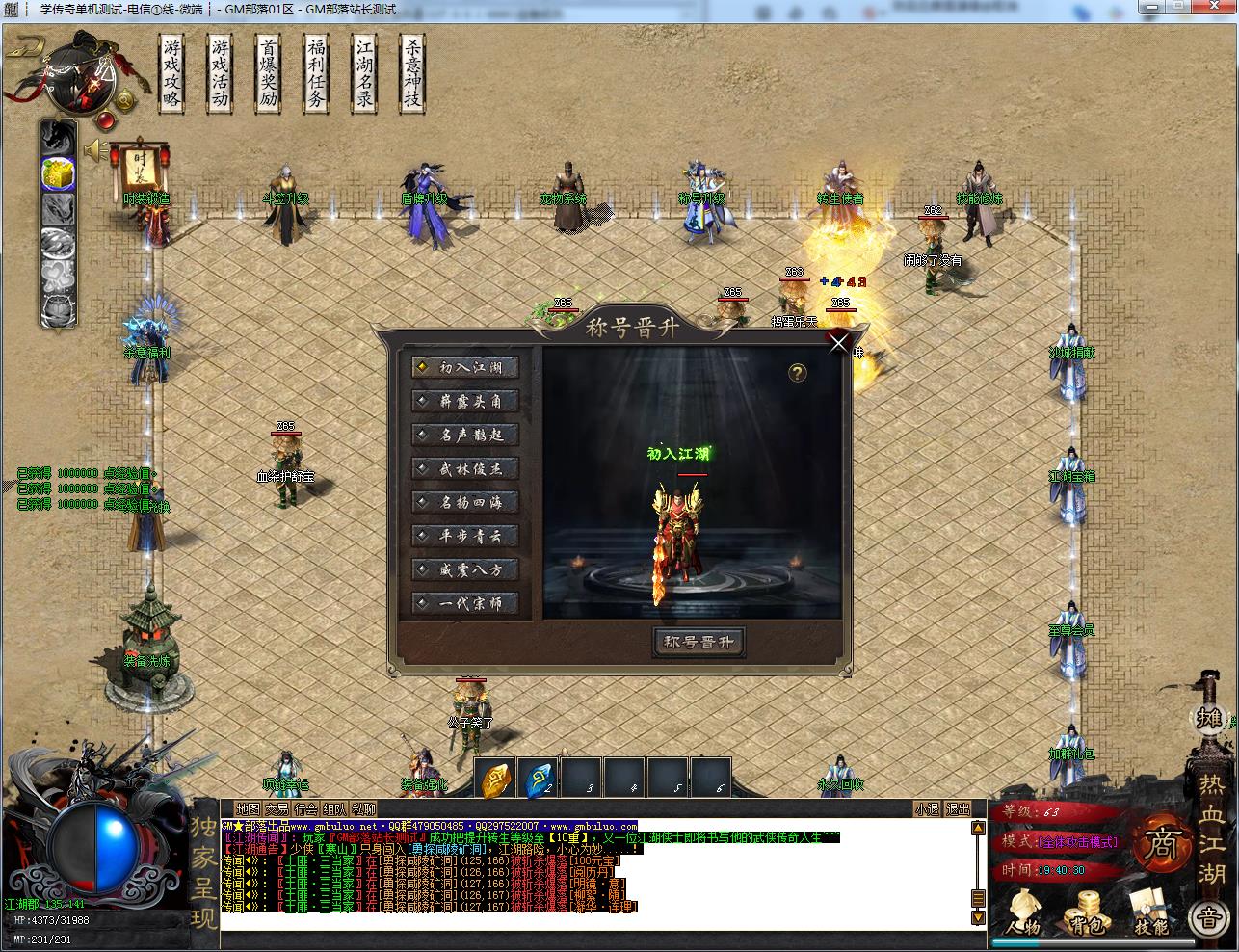Select the 初入江湖 title entry
The width and height of the screenshot is (1239, 952).
pos(465,367)
